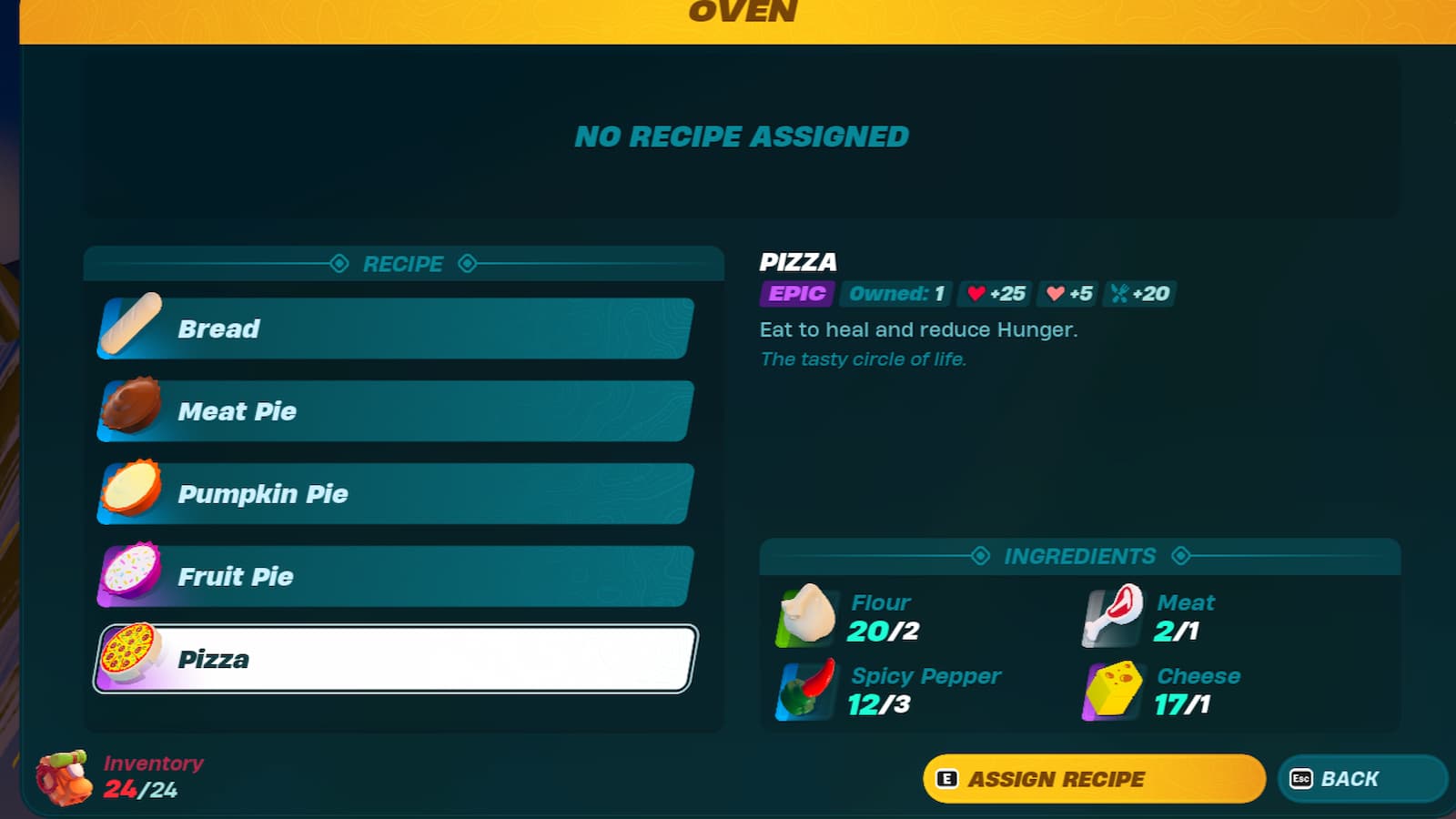The width and height of the screenshot is (1456, 819).
Task: Click the Assign Recipe button
Action: pos(1092,779)
